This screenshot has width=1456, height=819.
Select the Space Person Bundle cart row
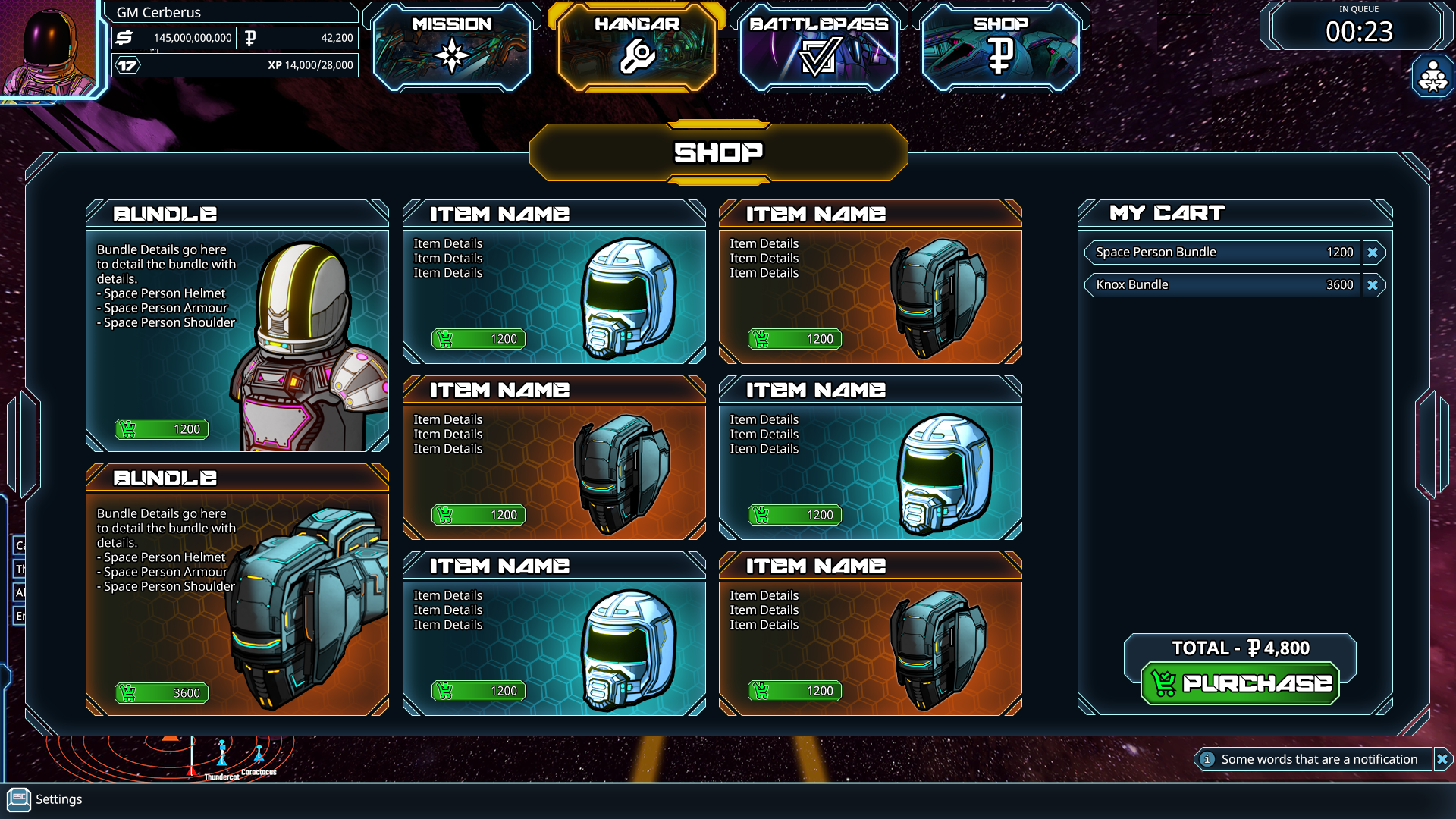pos(1222,253)
